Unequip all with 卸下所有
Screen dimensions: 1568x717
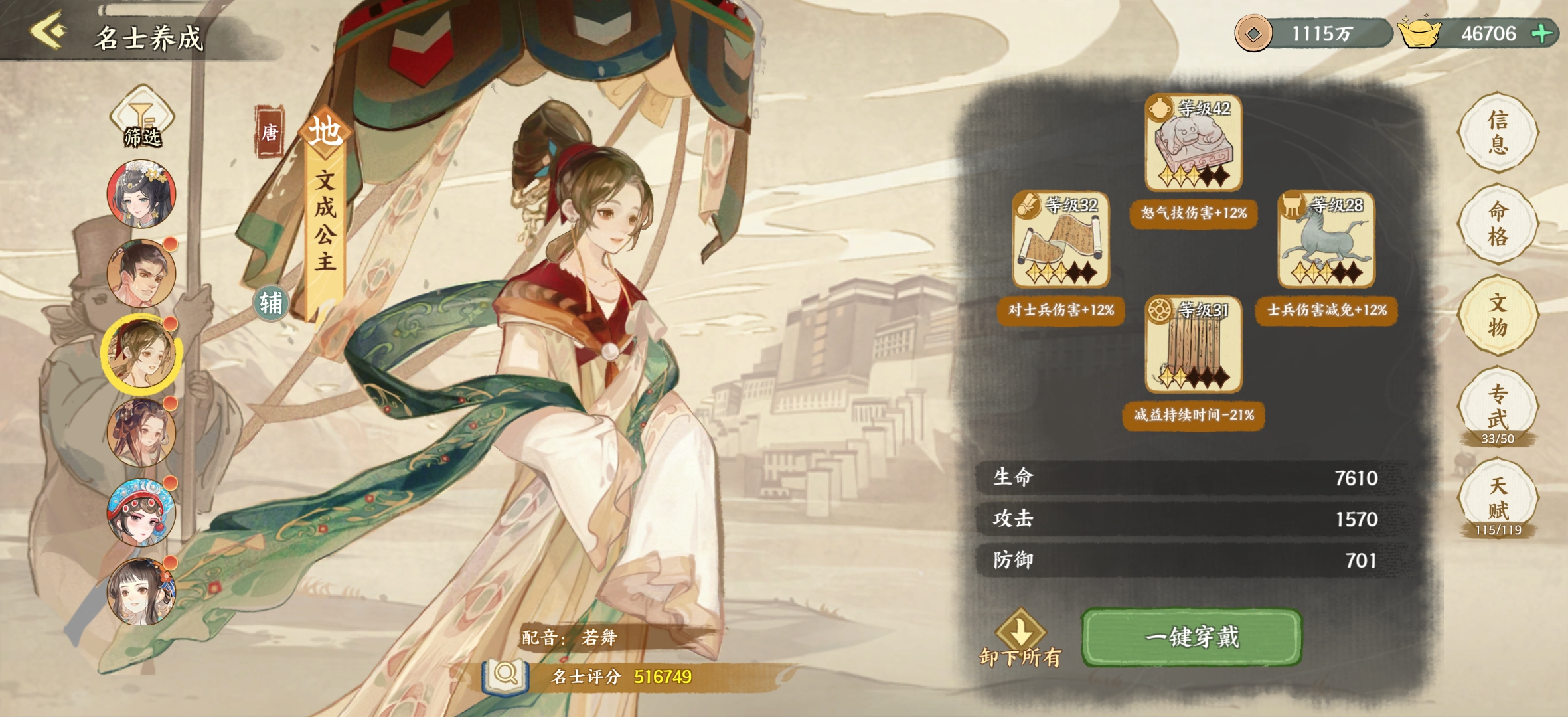(x=1020, y=639)
